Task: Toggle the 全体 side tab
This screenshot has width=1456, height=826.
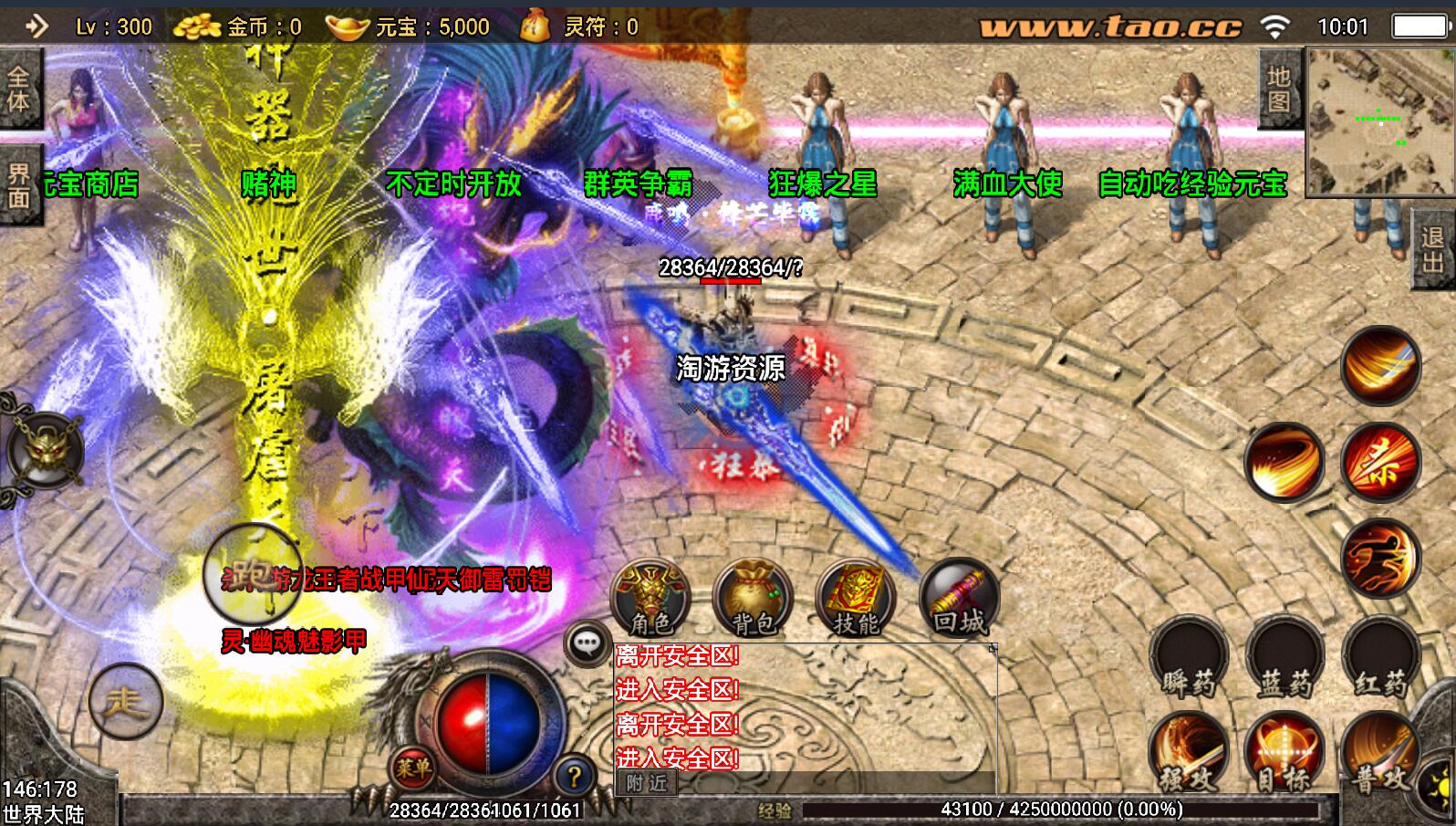Action: point(18,89)
